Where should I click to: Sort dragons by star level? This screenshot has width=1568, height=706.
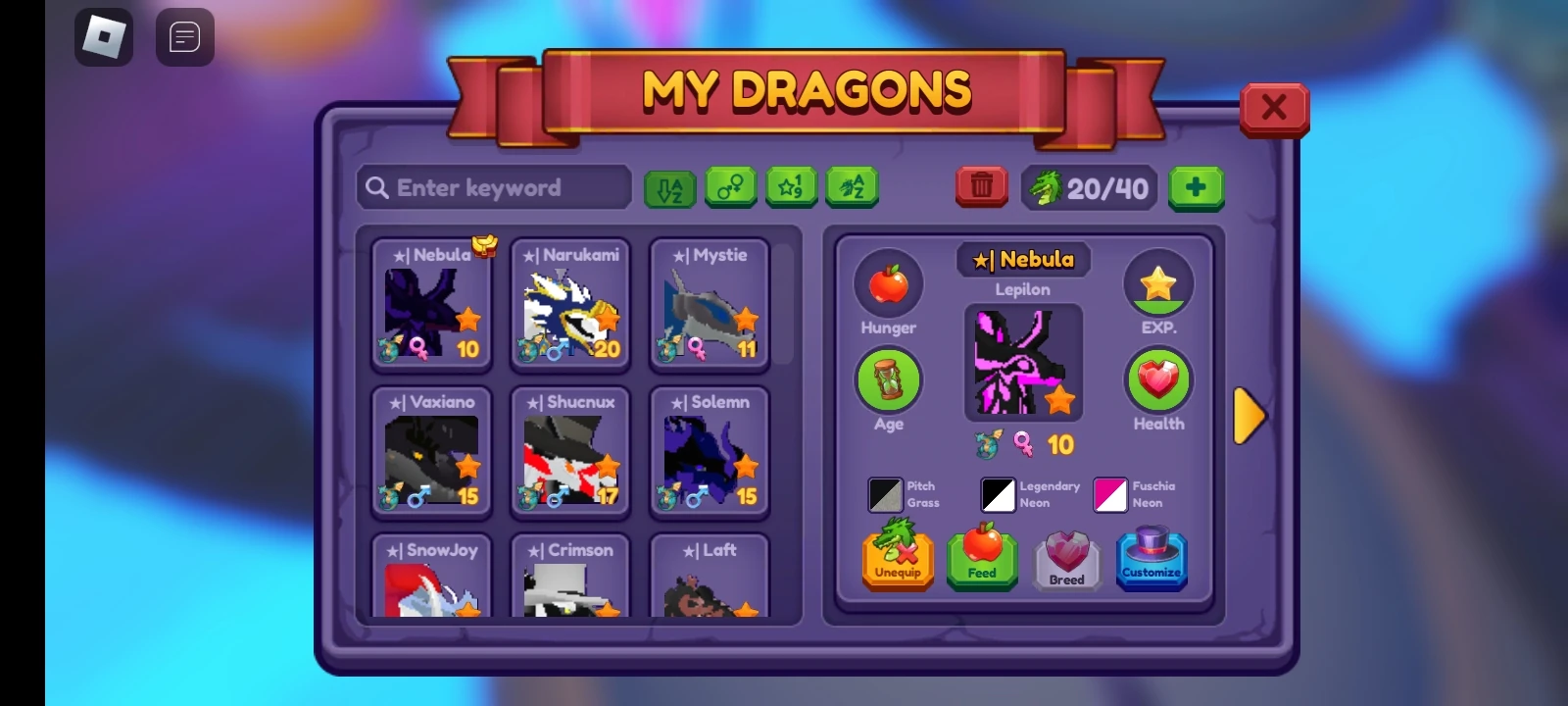tap(792, 187)
